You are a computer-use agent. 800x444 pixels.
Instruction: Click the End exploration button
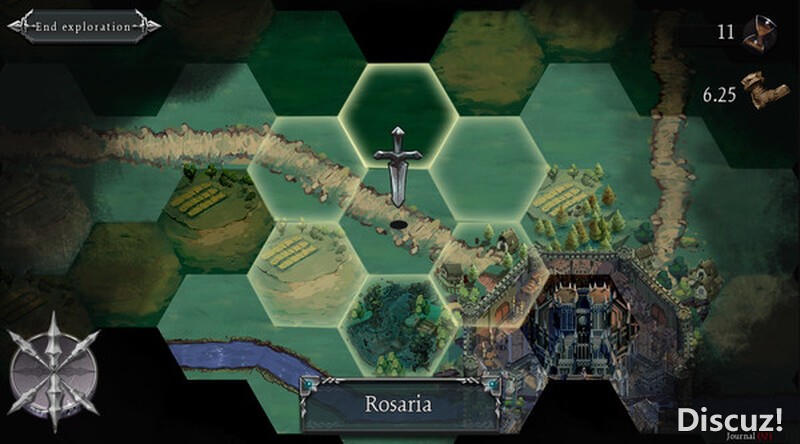(82, 27)
